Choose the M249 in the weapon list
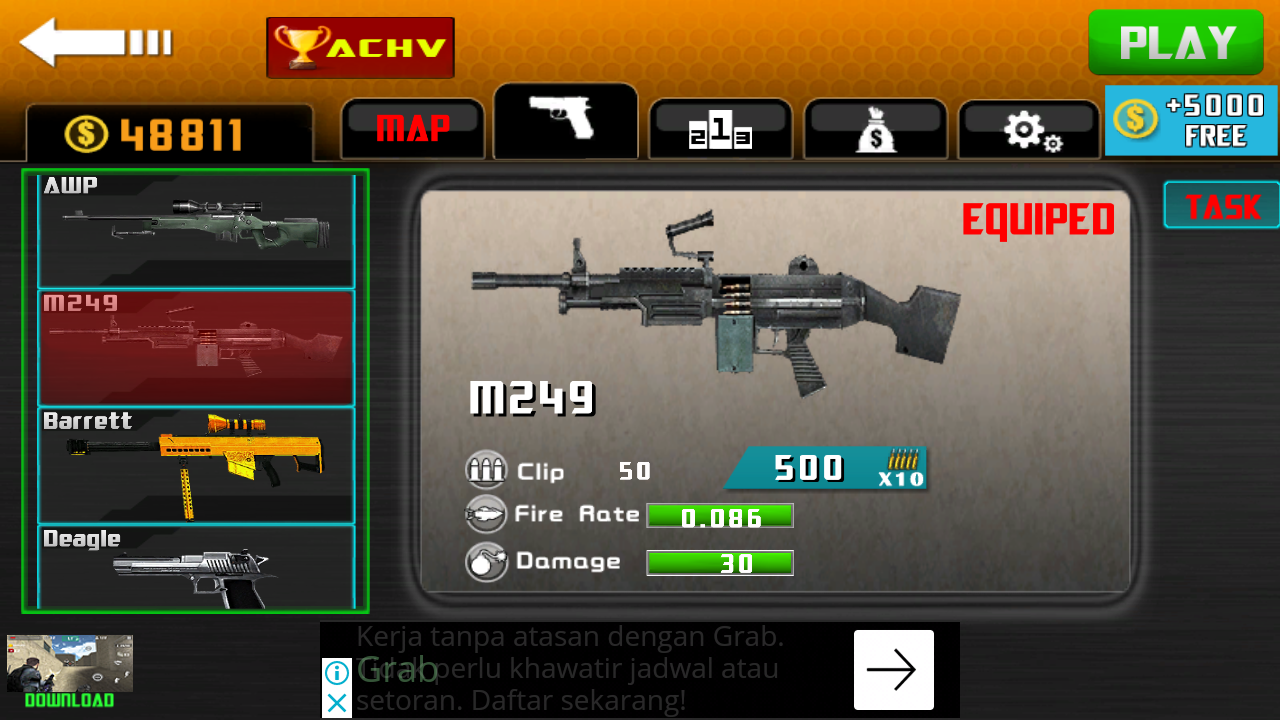 [196, 347]
